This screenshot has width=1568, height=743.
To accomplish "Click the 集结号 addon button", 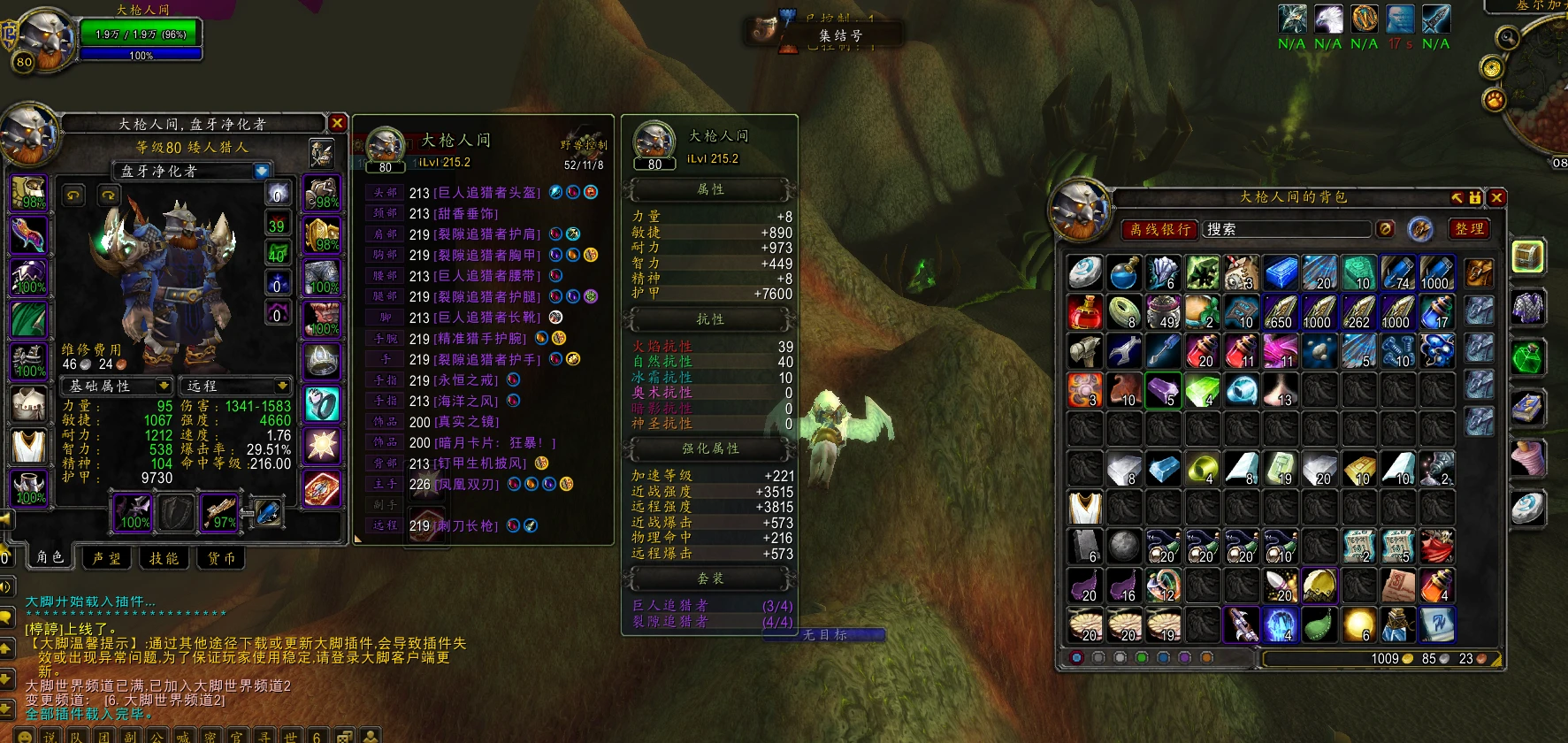I will click(x=839, y=35).
